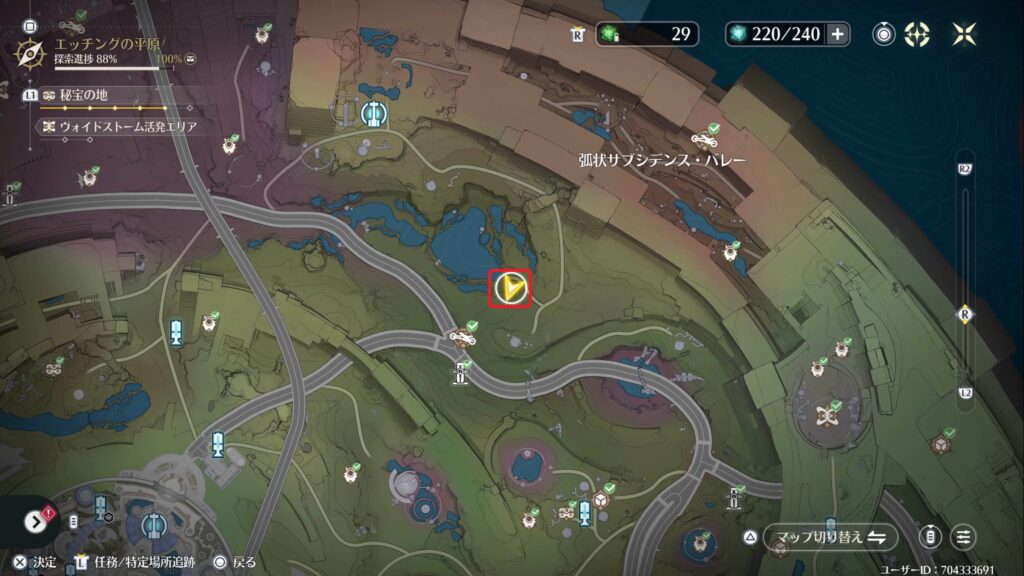Image resolution: width=1024 pixels, height=576 pixels.
Task: Click the circular ring icon in top bar
Action: pos(884,34)
